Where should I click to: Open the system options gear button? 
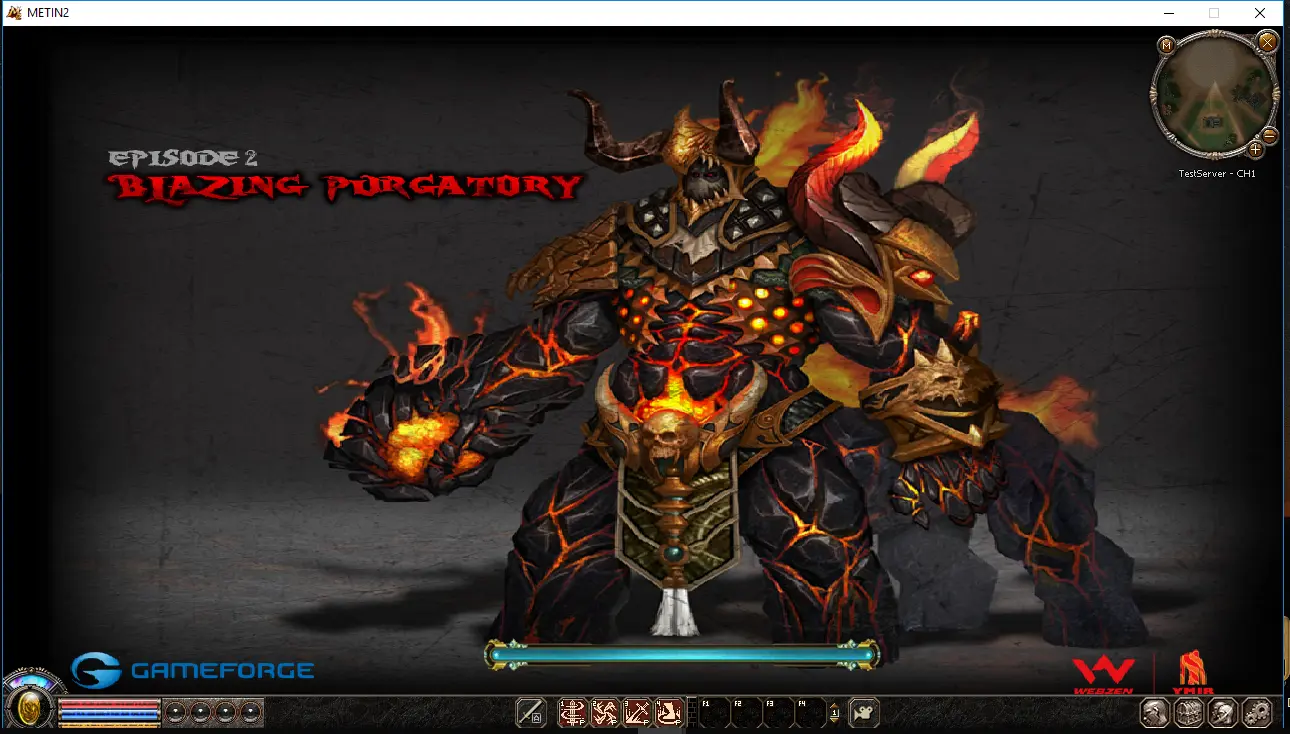click(1256, 712)
